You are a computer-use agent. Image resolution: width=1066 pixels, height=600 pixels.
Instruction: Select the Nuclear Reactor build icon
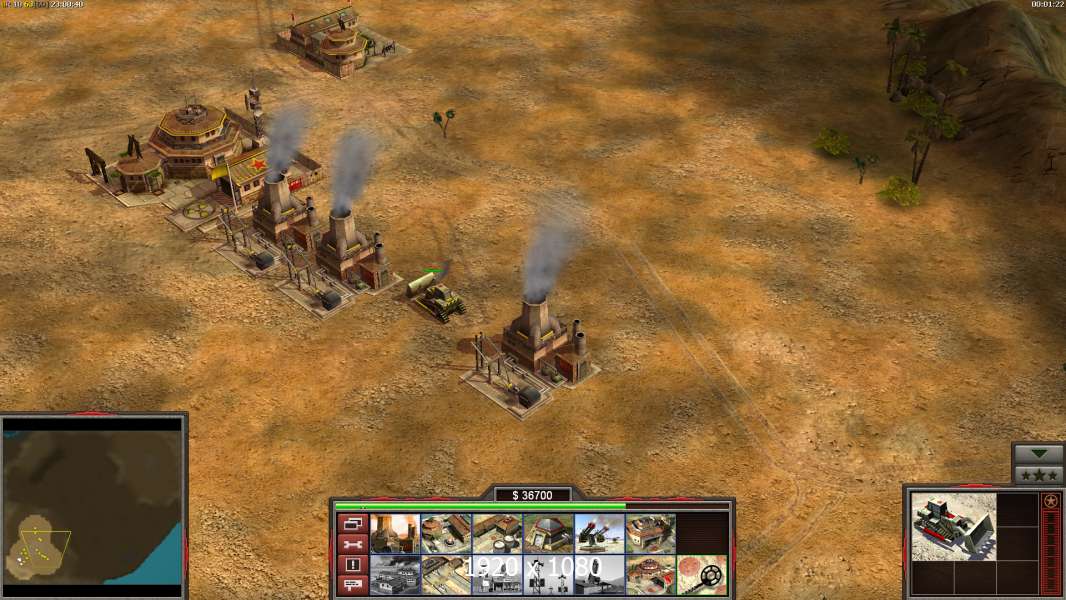tap(395, 534)
